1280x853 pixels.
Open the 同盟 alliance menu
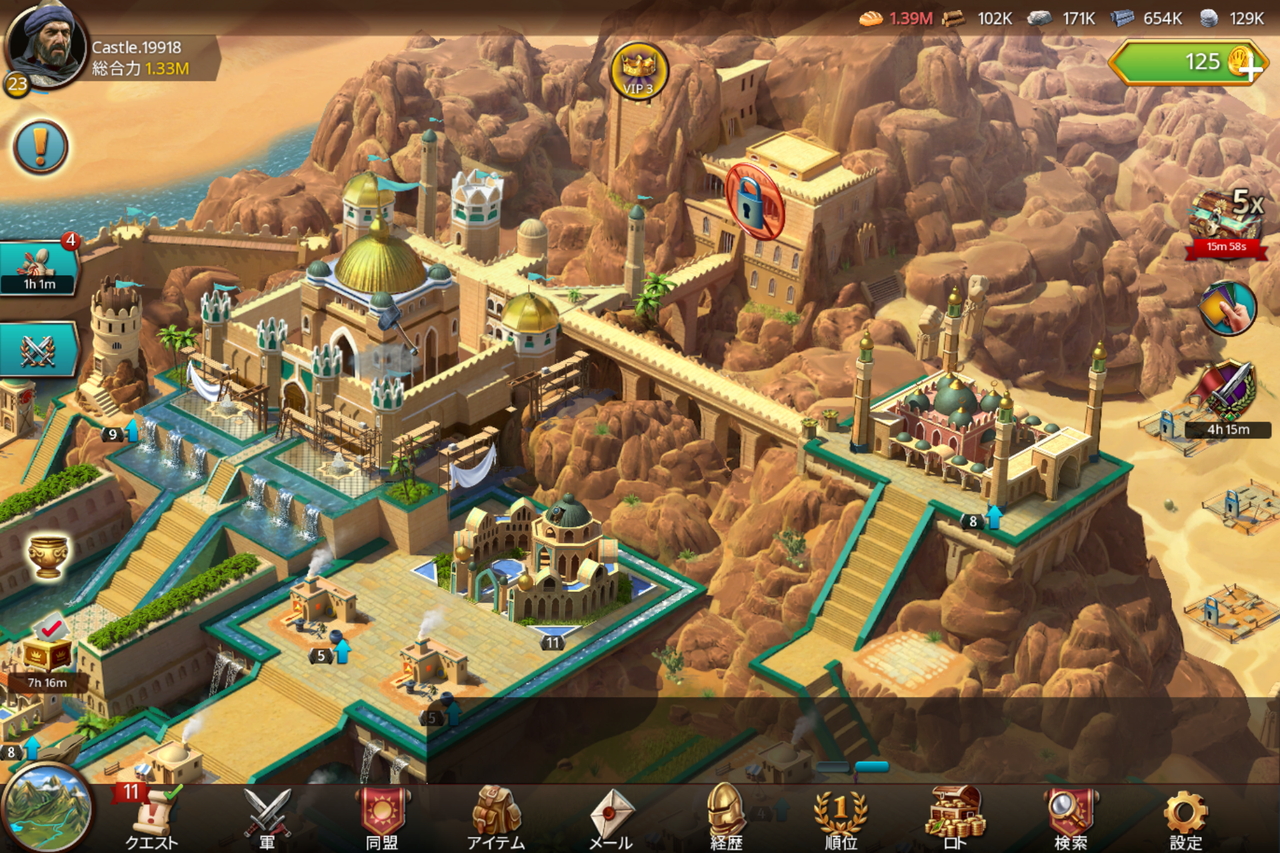point(383,816)
